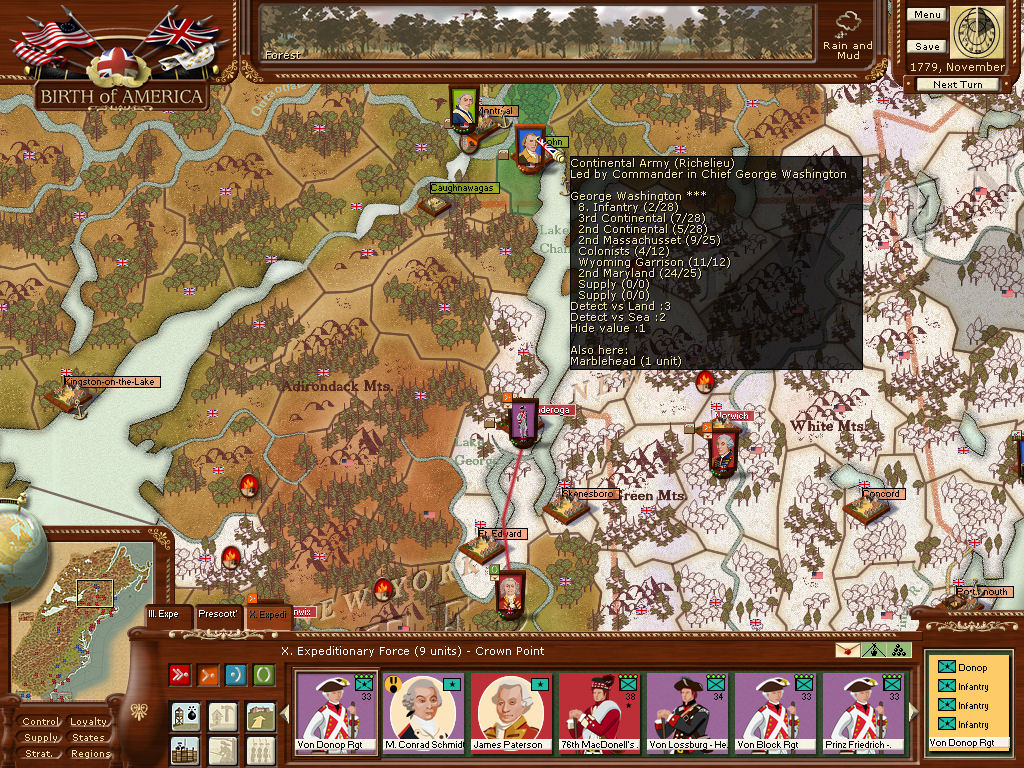
Task: Switch to the III. Expe force tab
Action: 163,614
